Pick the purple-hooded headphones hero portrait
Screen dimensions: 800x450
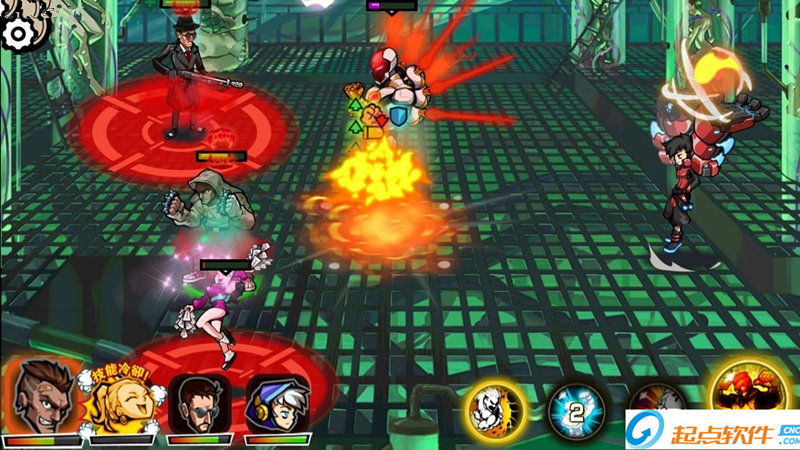coord(277,404)
